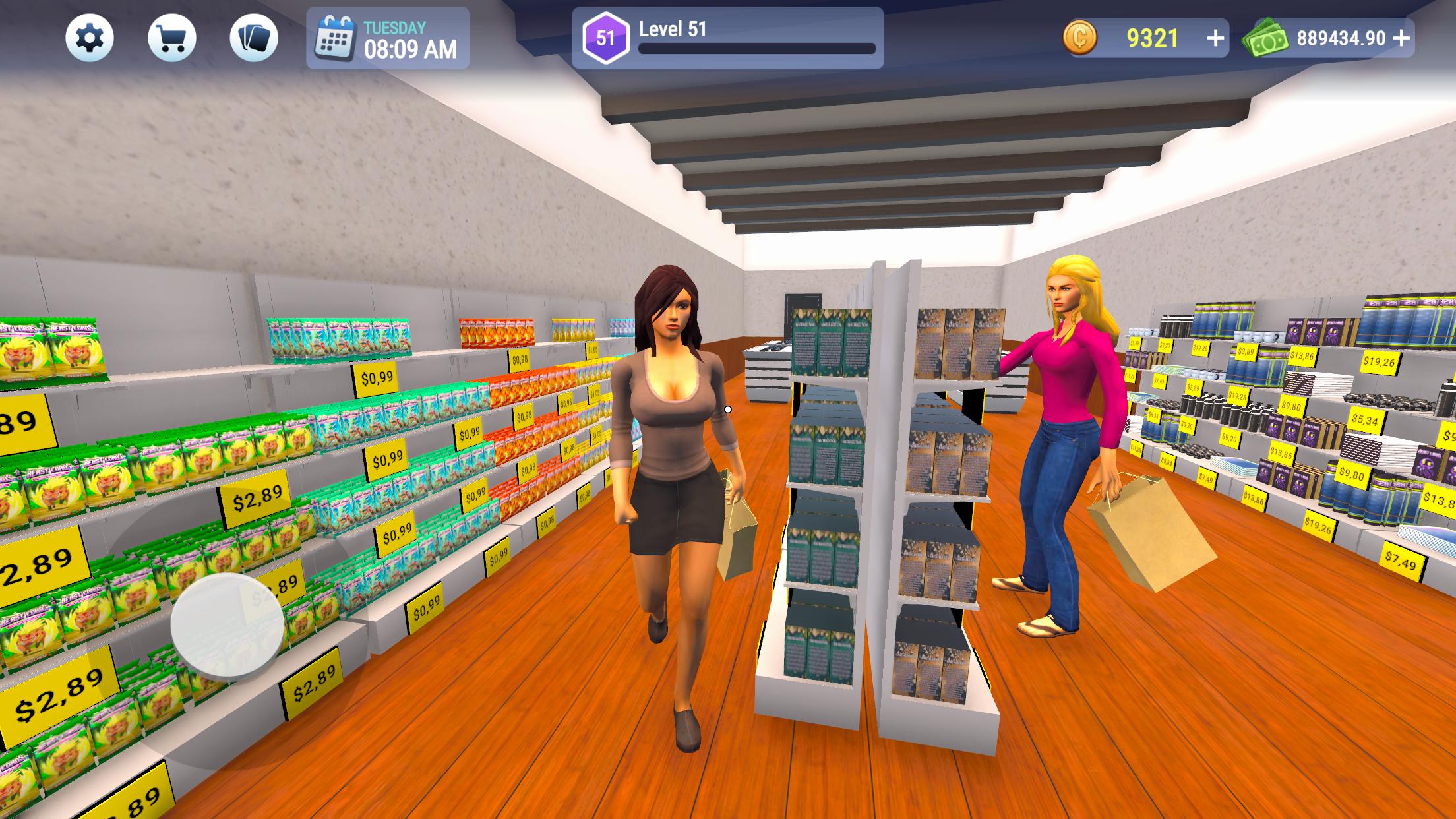This screenshot has width=1456, height=819.
Task: Click the green cash money icon
Action: 1269,40
